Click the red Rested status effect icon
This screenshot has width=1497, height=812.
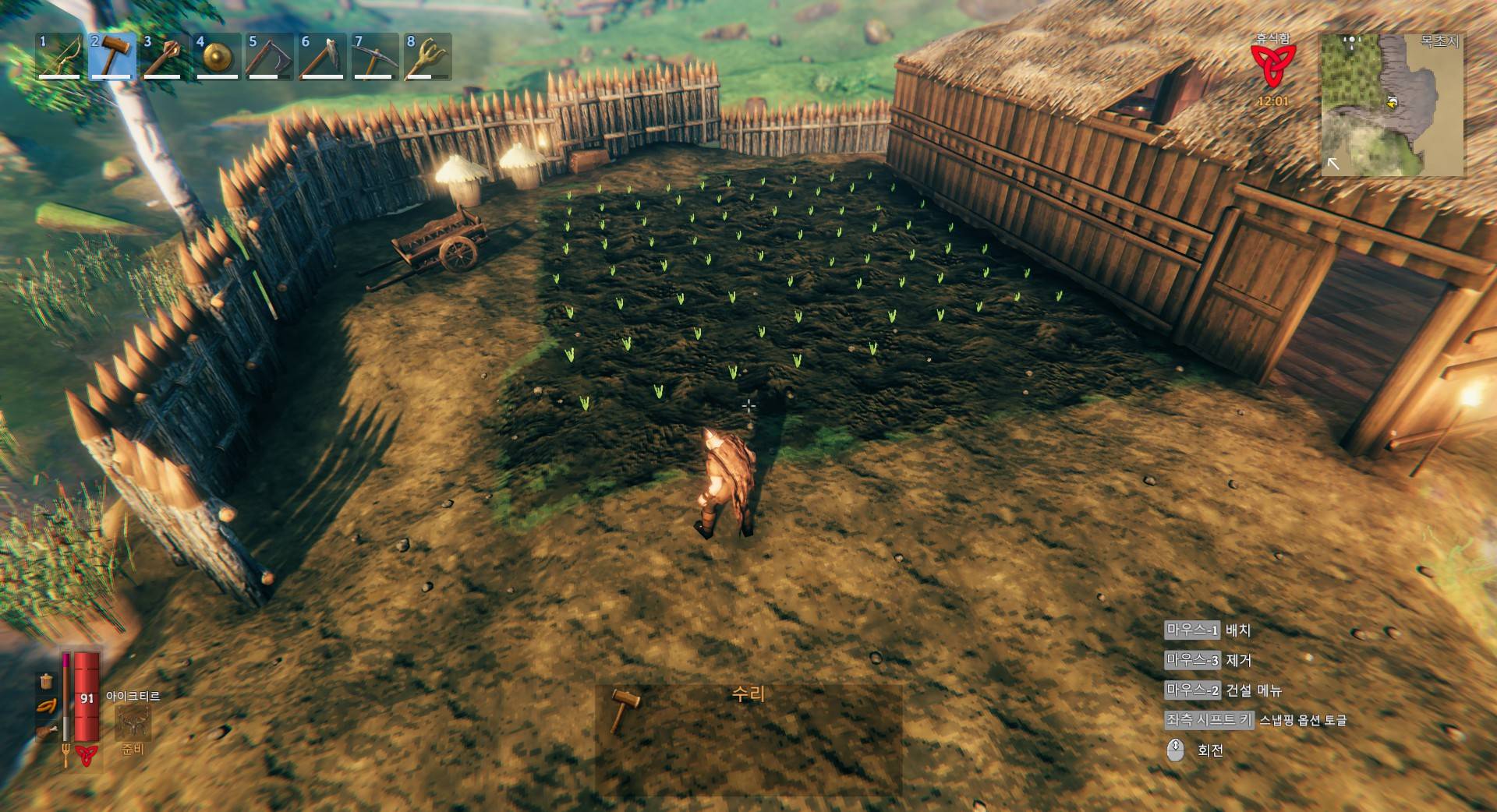coord(1272,65)
